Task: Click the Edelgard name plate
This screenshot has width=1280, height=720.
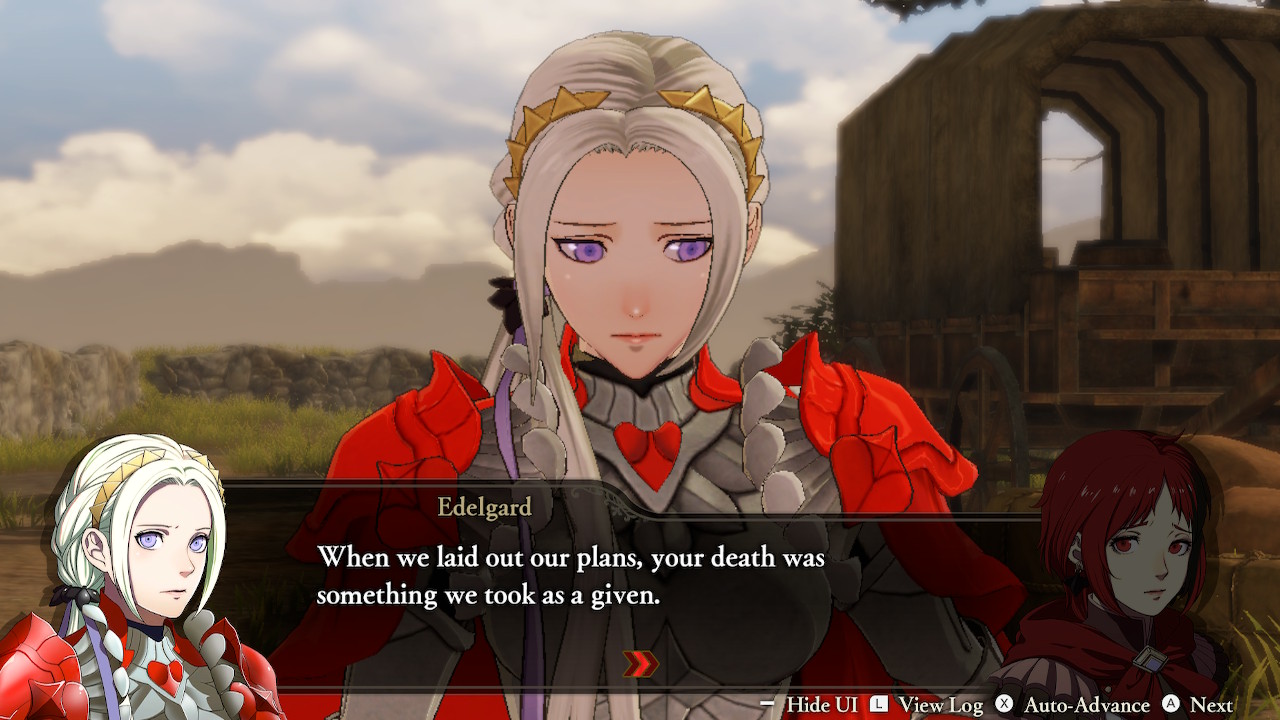Action: [487, 508]
